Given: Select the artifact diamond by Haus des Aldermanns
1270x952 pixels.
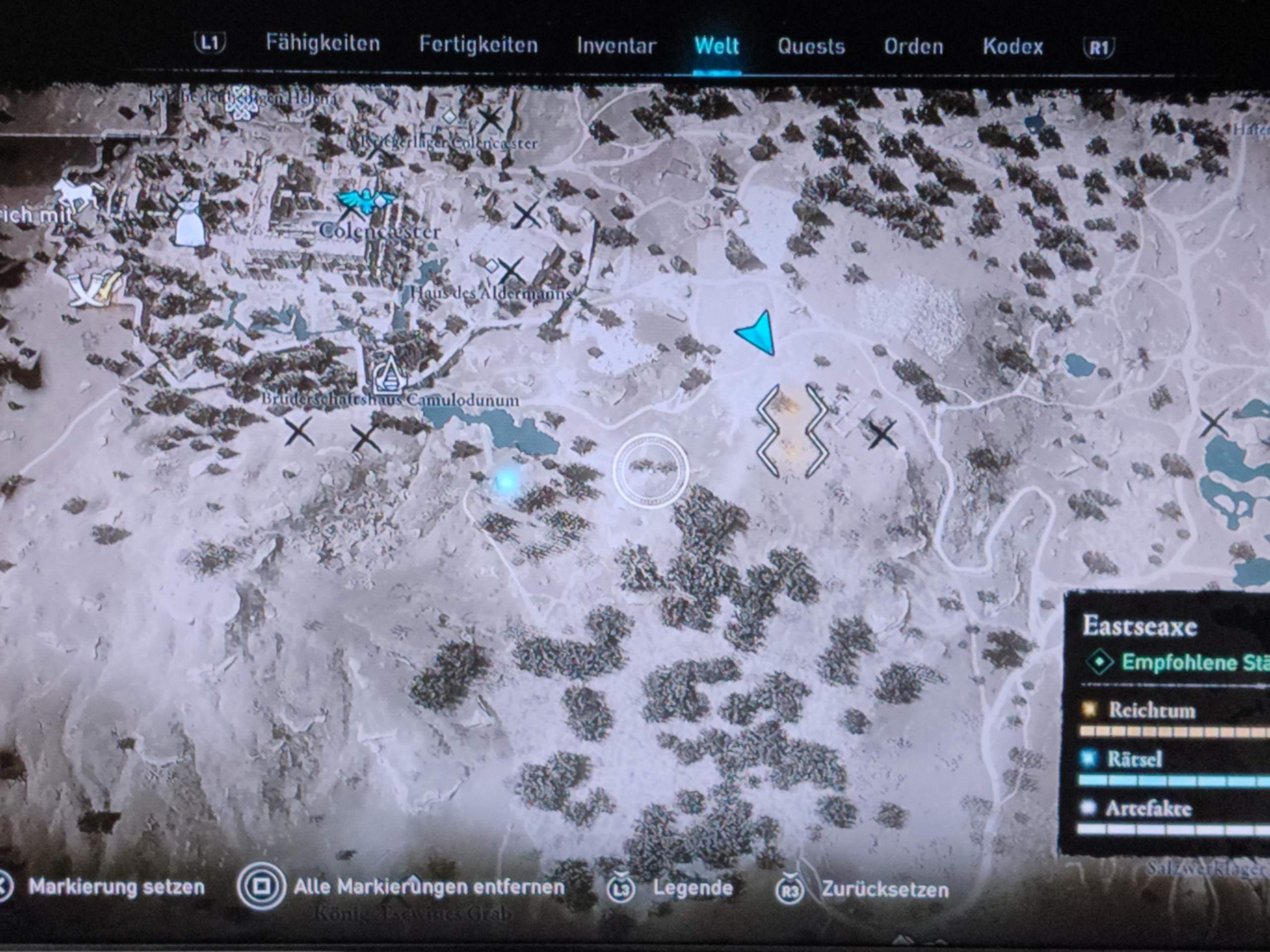Looking at the screenshot, I should tap(492, 266).
